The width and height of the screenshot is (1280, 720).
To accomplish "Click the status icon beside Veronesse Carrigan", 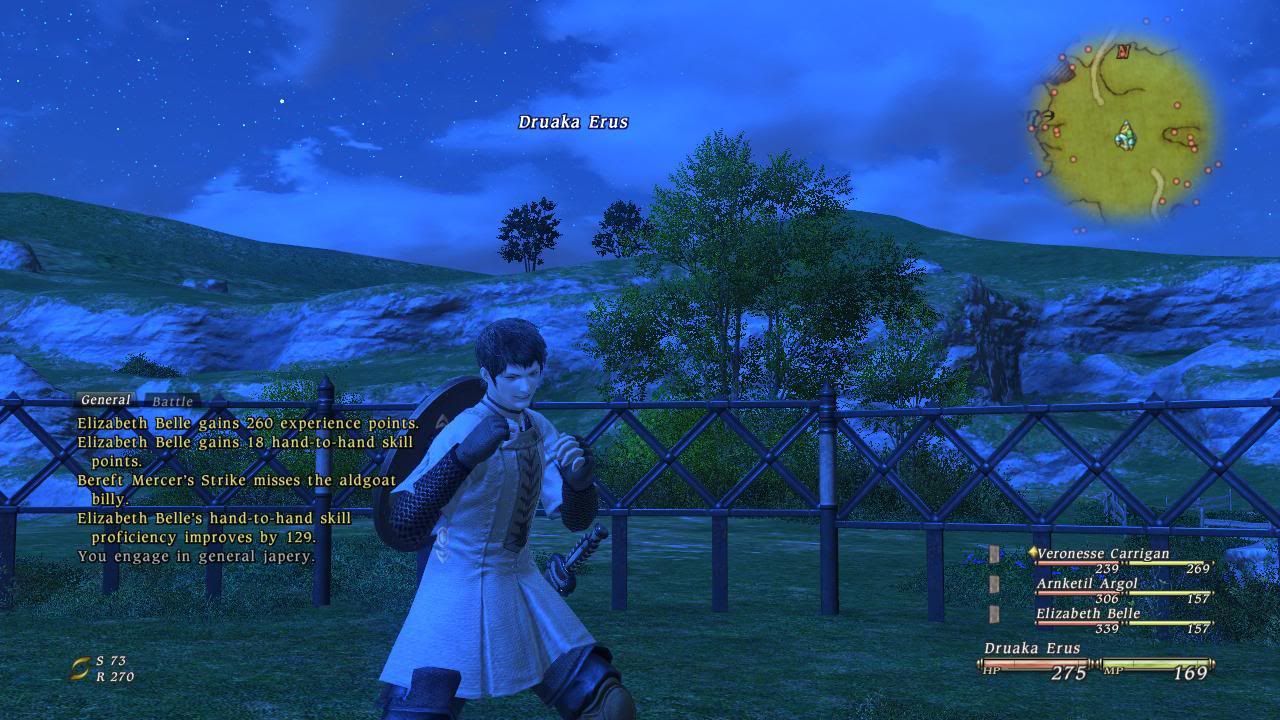I will (x=993, y=552).
